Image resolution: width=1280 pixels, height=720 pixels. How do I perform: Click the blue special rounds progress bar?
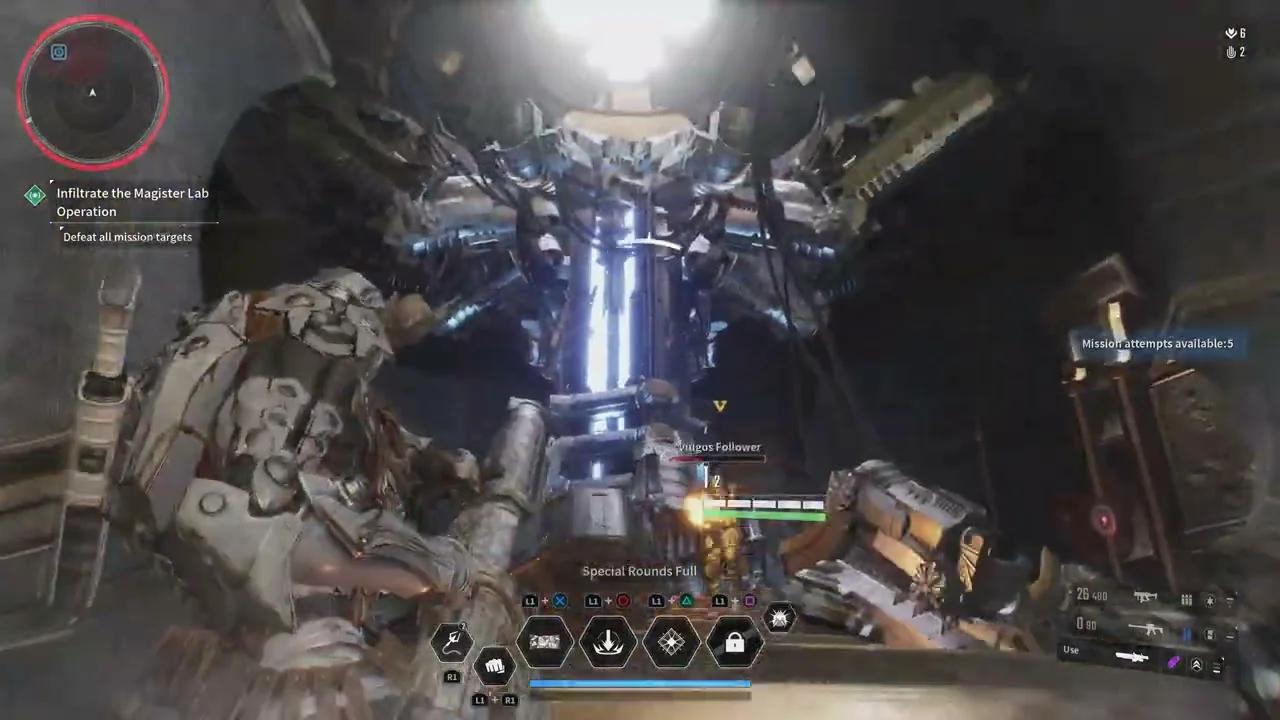(x=640, y=683)
